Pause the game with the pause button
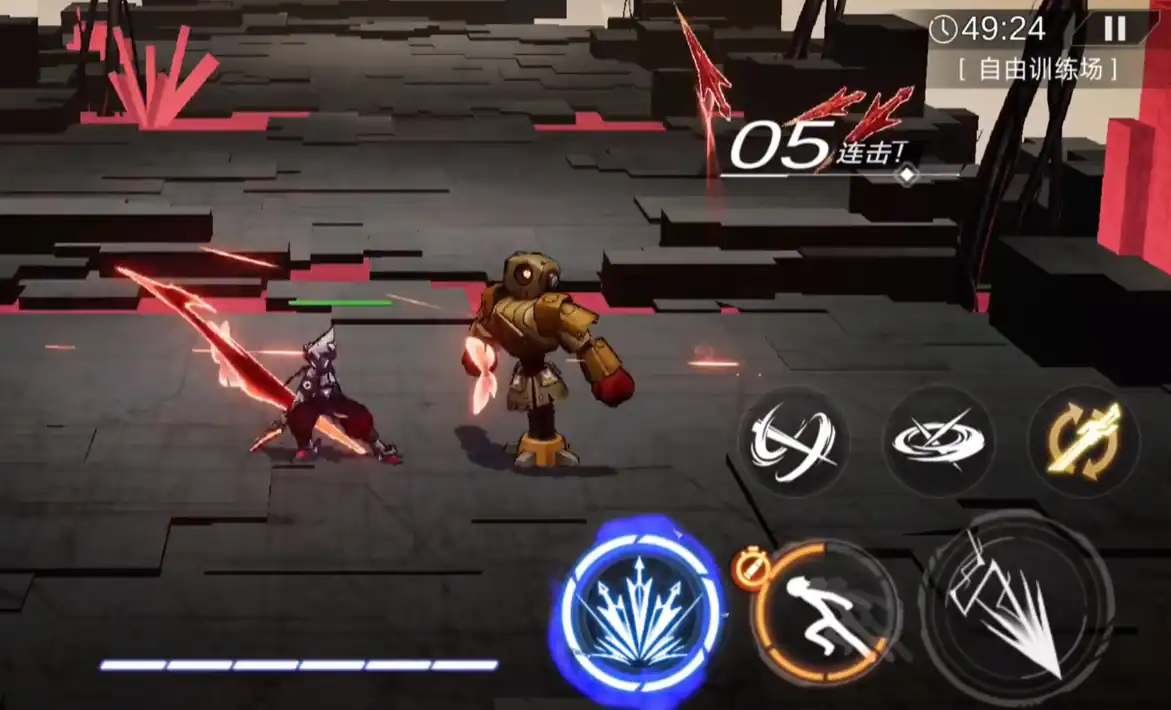 coord(1115,29)
